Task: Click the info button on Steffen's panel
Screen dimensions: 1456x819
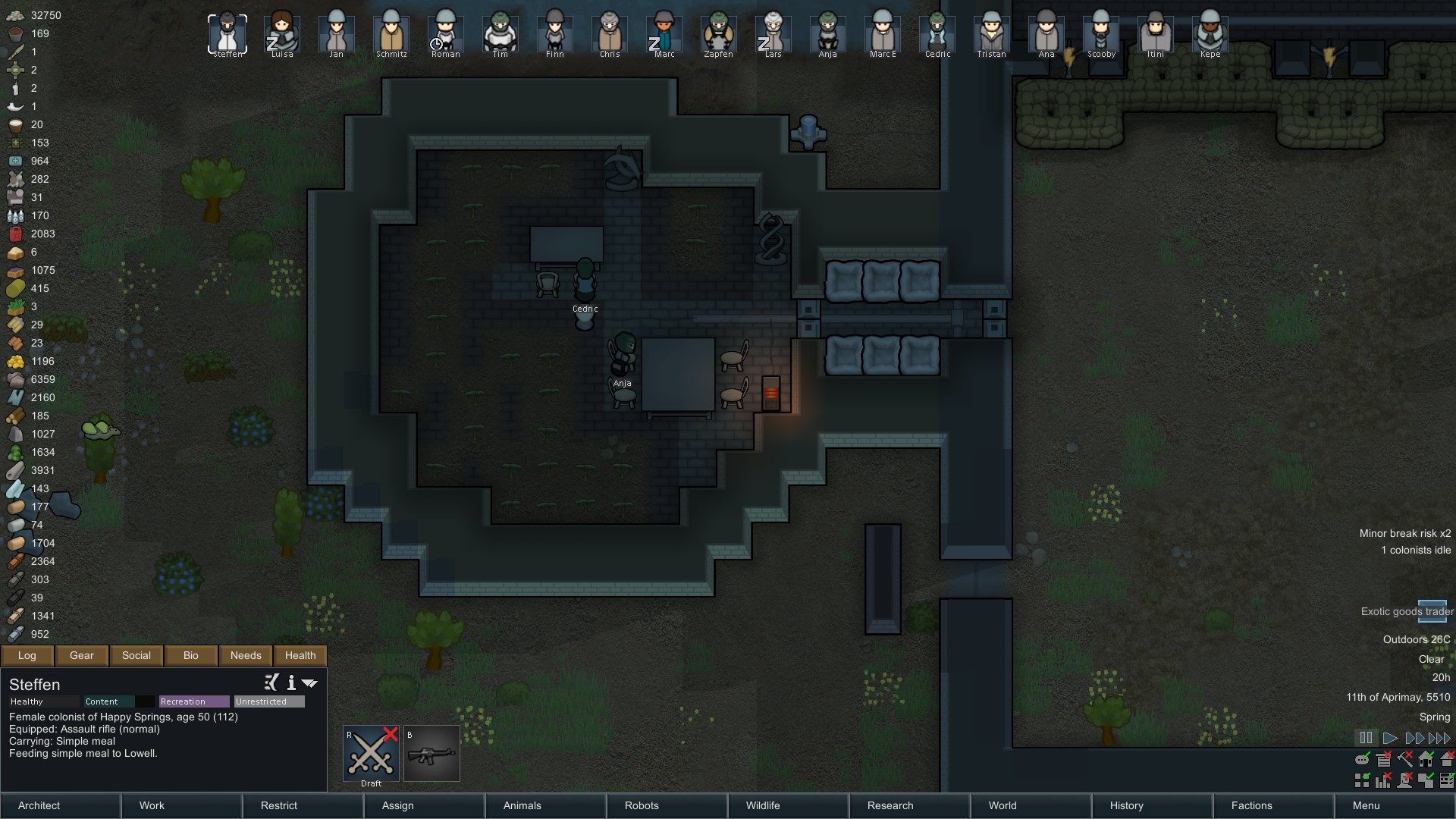Action: pyautogui.click(x=291, y=683)
